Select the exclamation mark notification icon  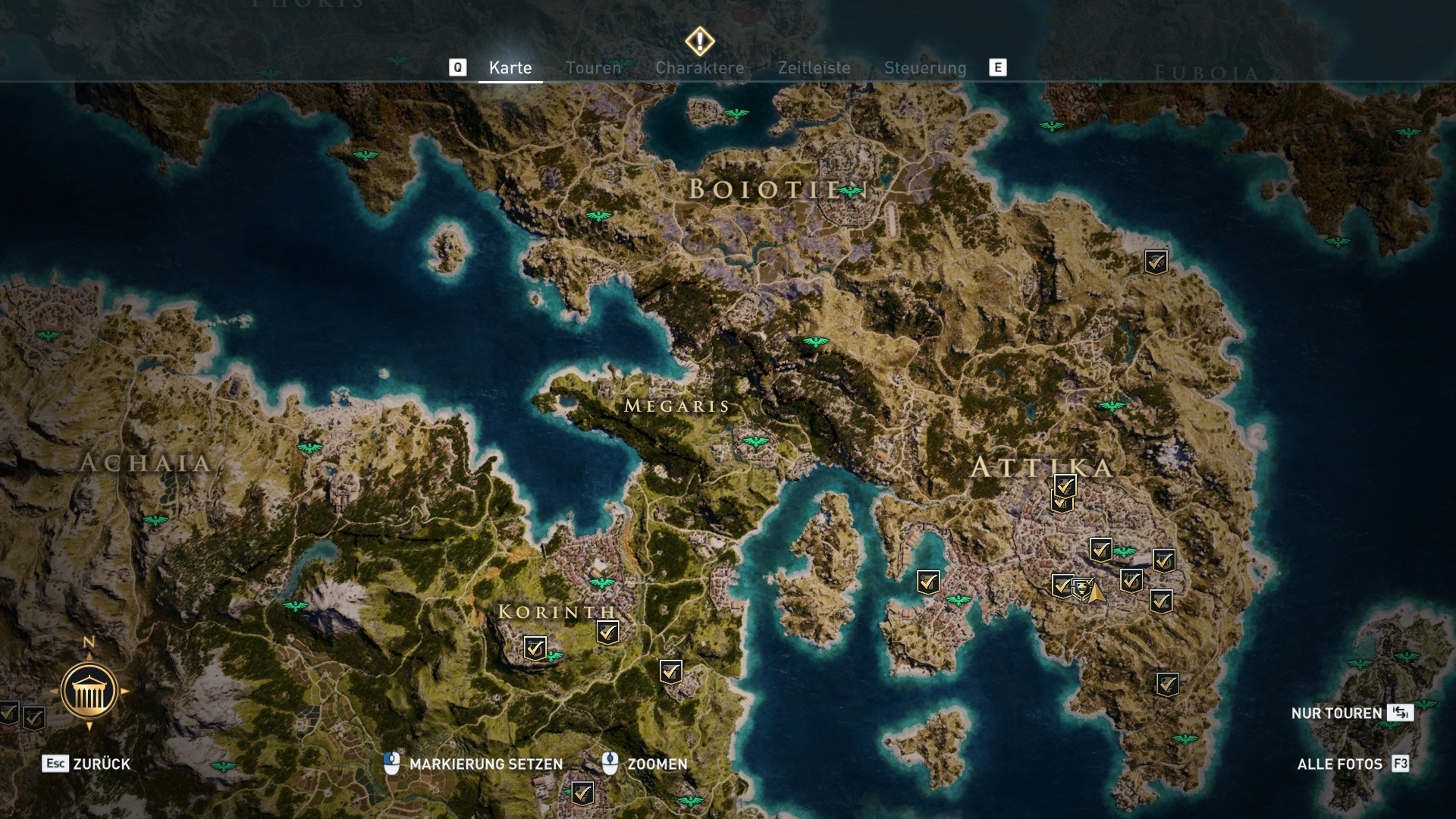[699, 41]
